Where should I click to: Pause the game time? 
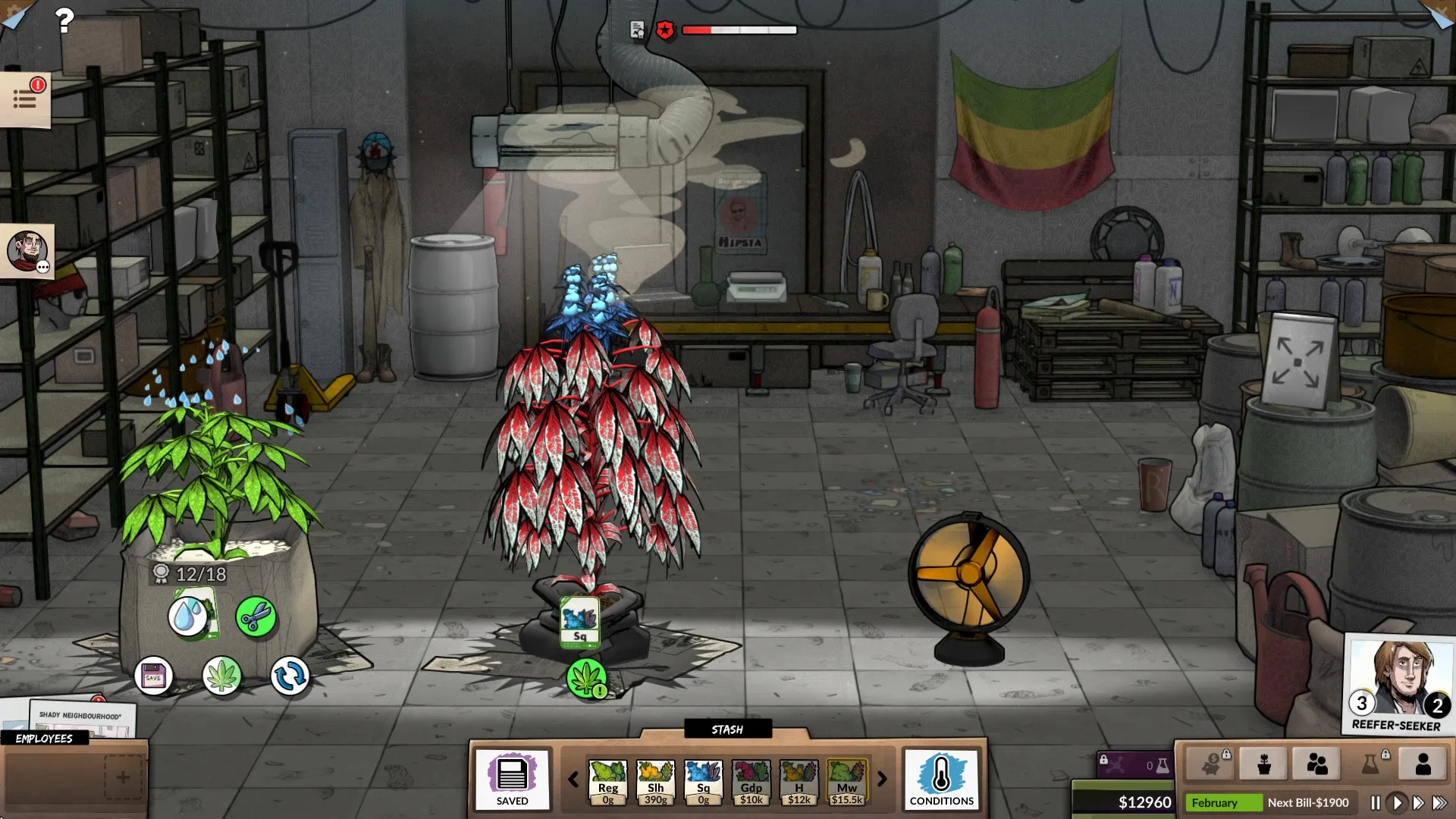1375,802
